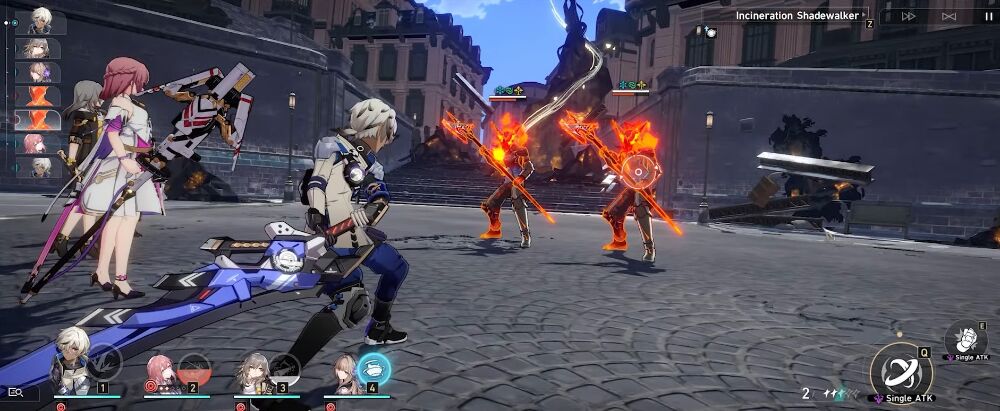Select the pink-haired party member portrait
Screen dimensions: 1000x411
coord(158,372)
